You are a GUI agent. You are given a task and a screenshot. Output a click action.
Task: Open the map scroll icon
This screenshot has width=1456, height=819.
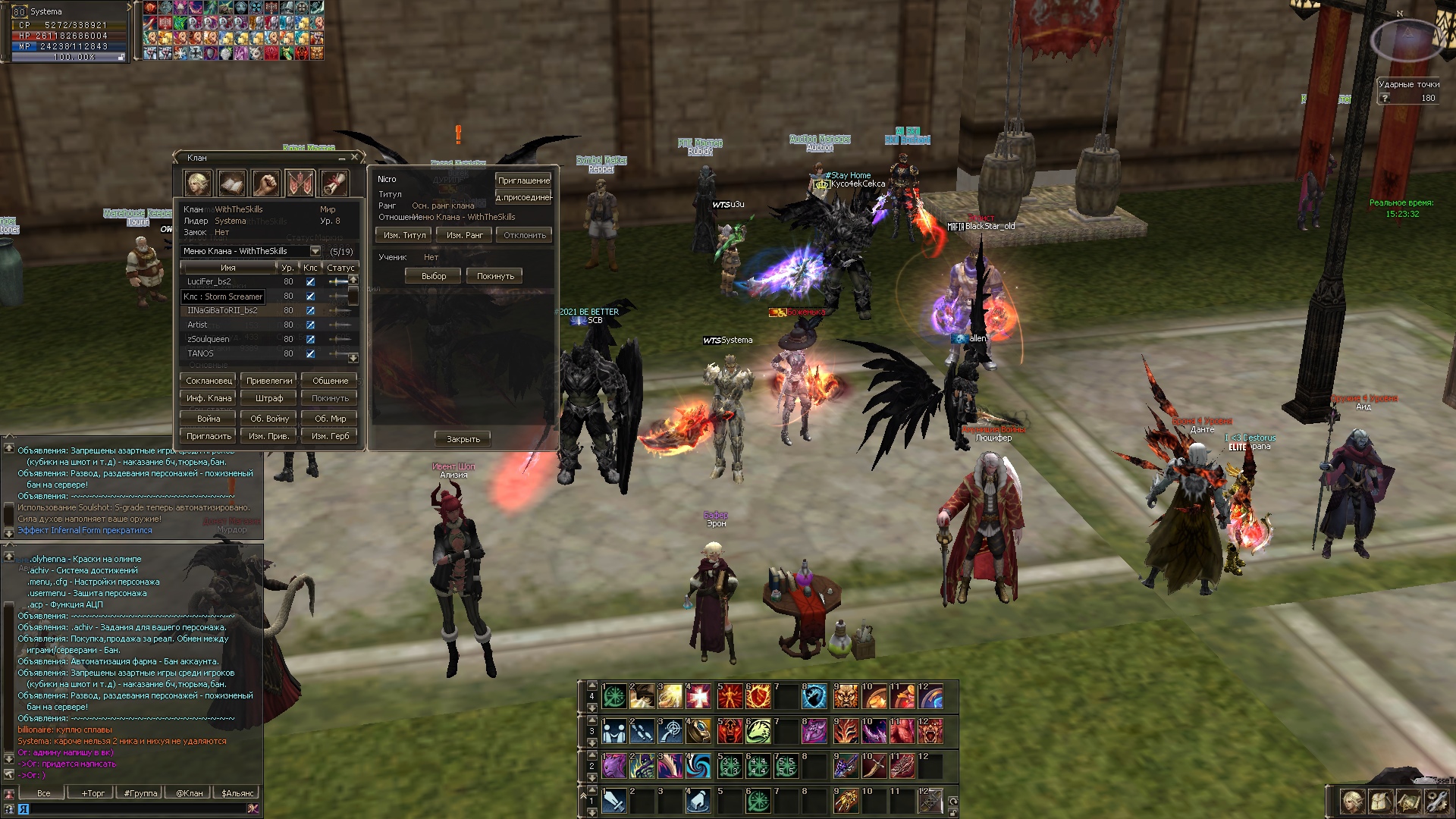point(1408,801)
